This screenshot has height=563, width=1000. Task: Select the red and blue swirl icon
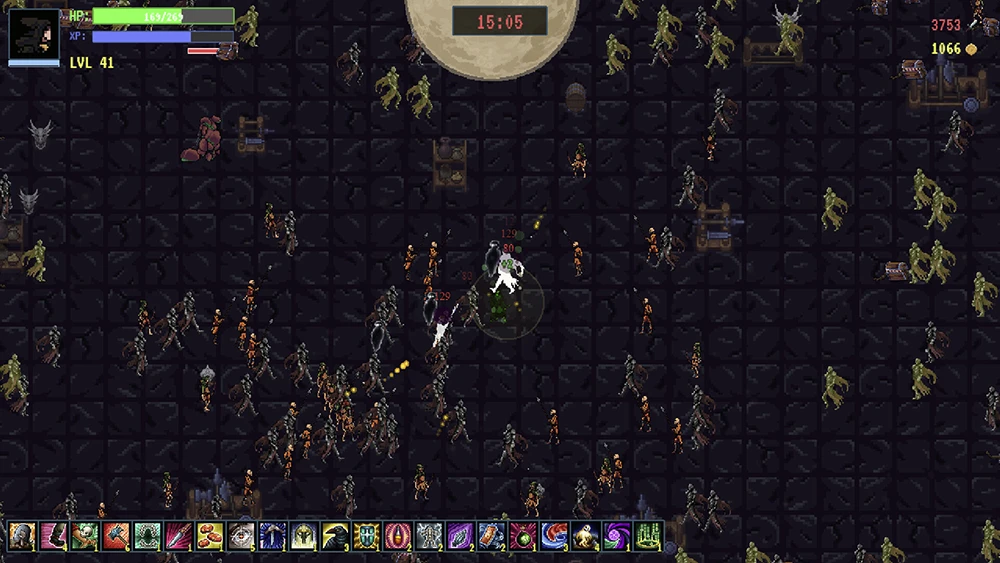click(554, 536)
